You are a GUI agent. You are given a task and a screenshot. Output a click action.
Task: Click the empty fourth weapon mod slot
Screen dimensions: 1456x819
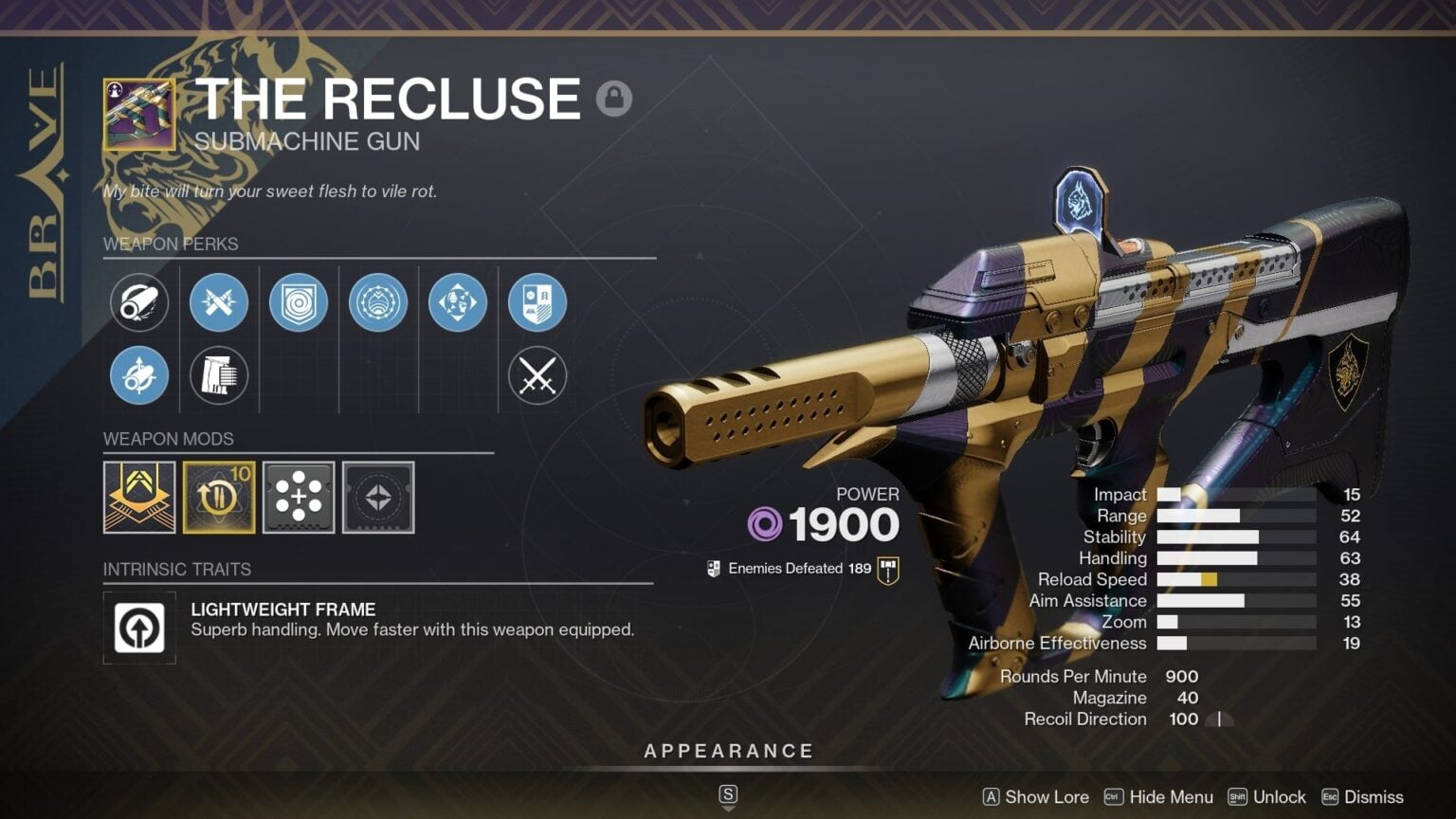pyautogui.click(x=378, y=497)
